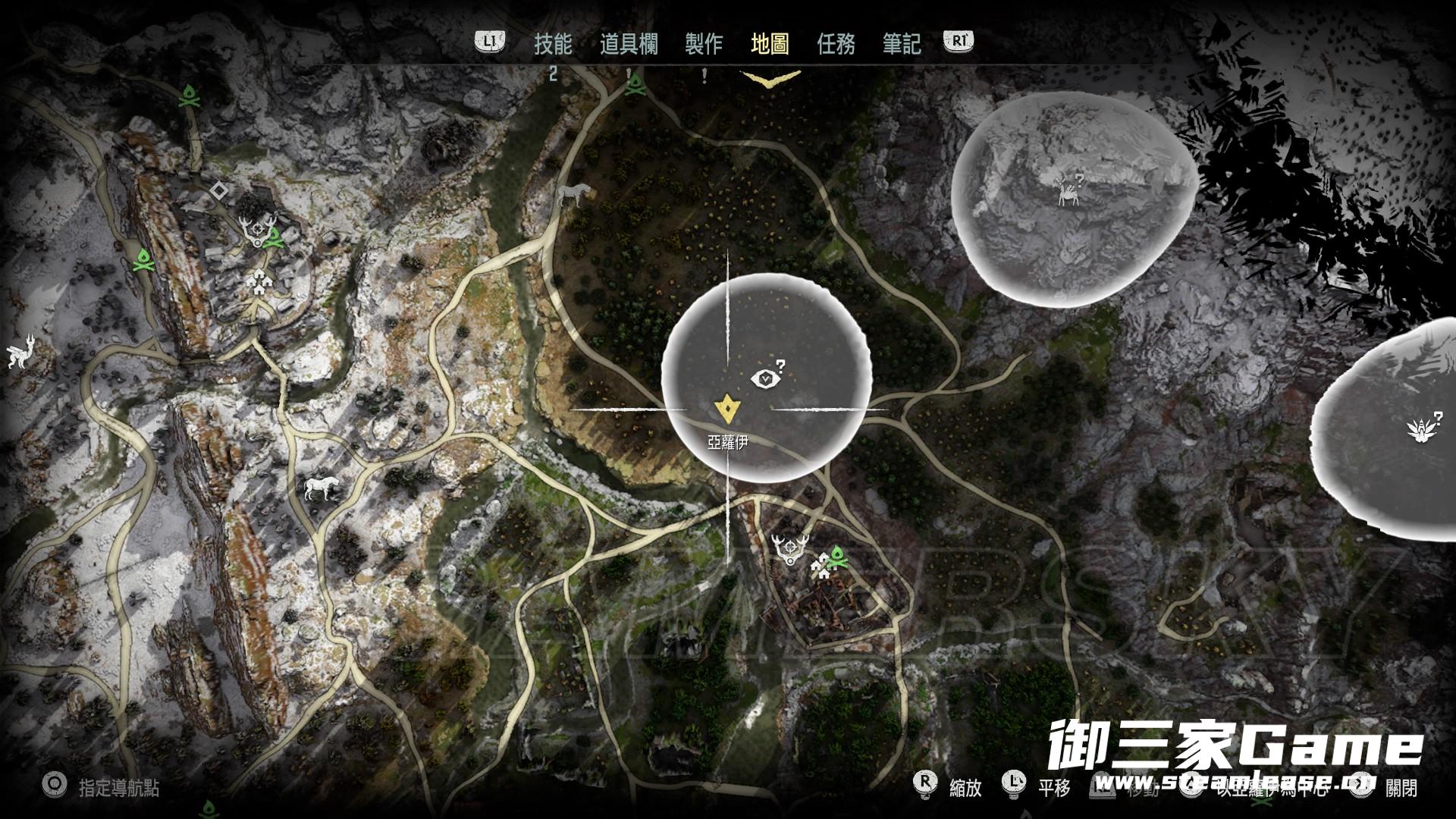Image resolution: width=1456 pixels, height=819 pixels.
Task: Go to the 製作 crafting tab
Action: [704, 44]
